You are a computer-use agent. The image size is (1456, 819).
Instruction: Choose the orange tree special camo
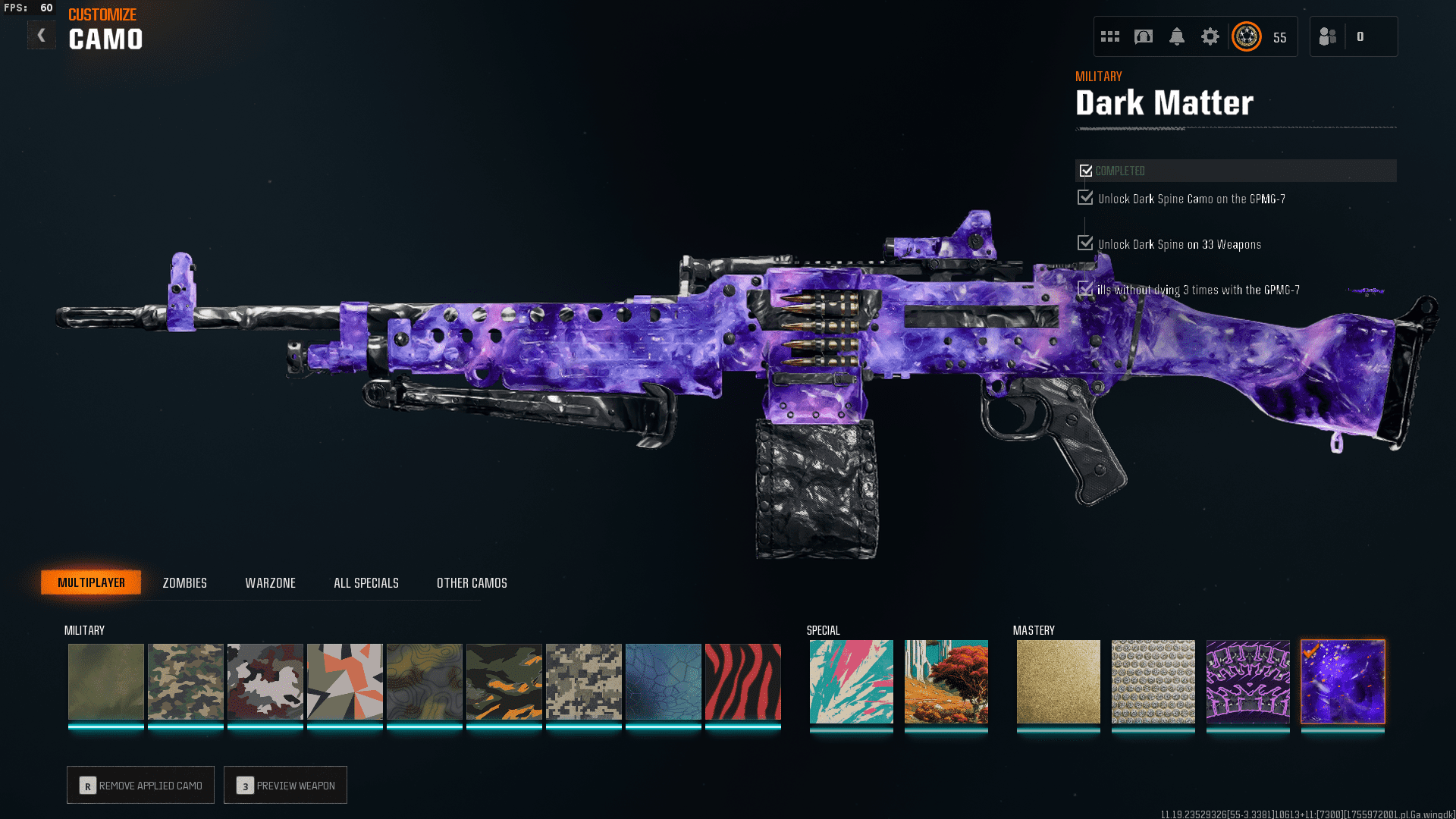946,681
